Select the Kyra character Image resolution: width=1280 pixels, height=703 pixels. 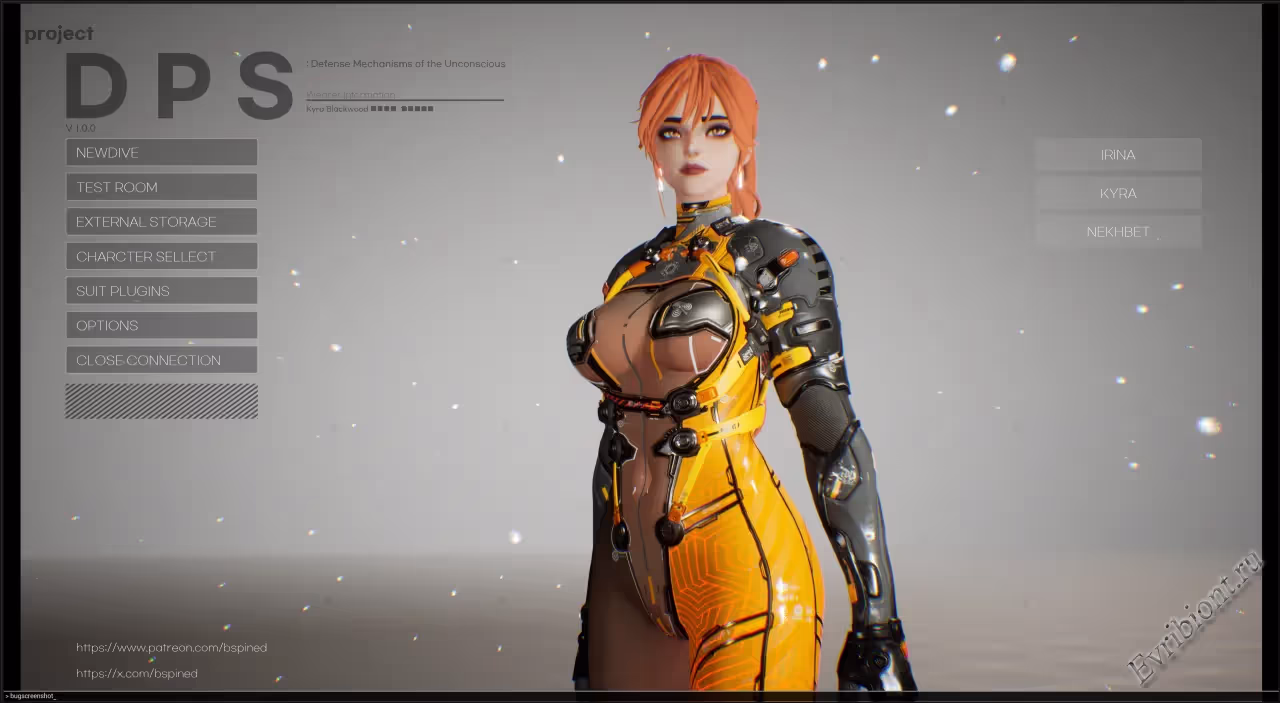(1118, 193)
